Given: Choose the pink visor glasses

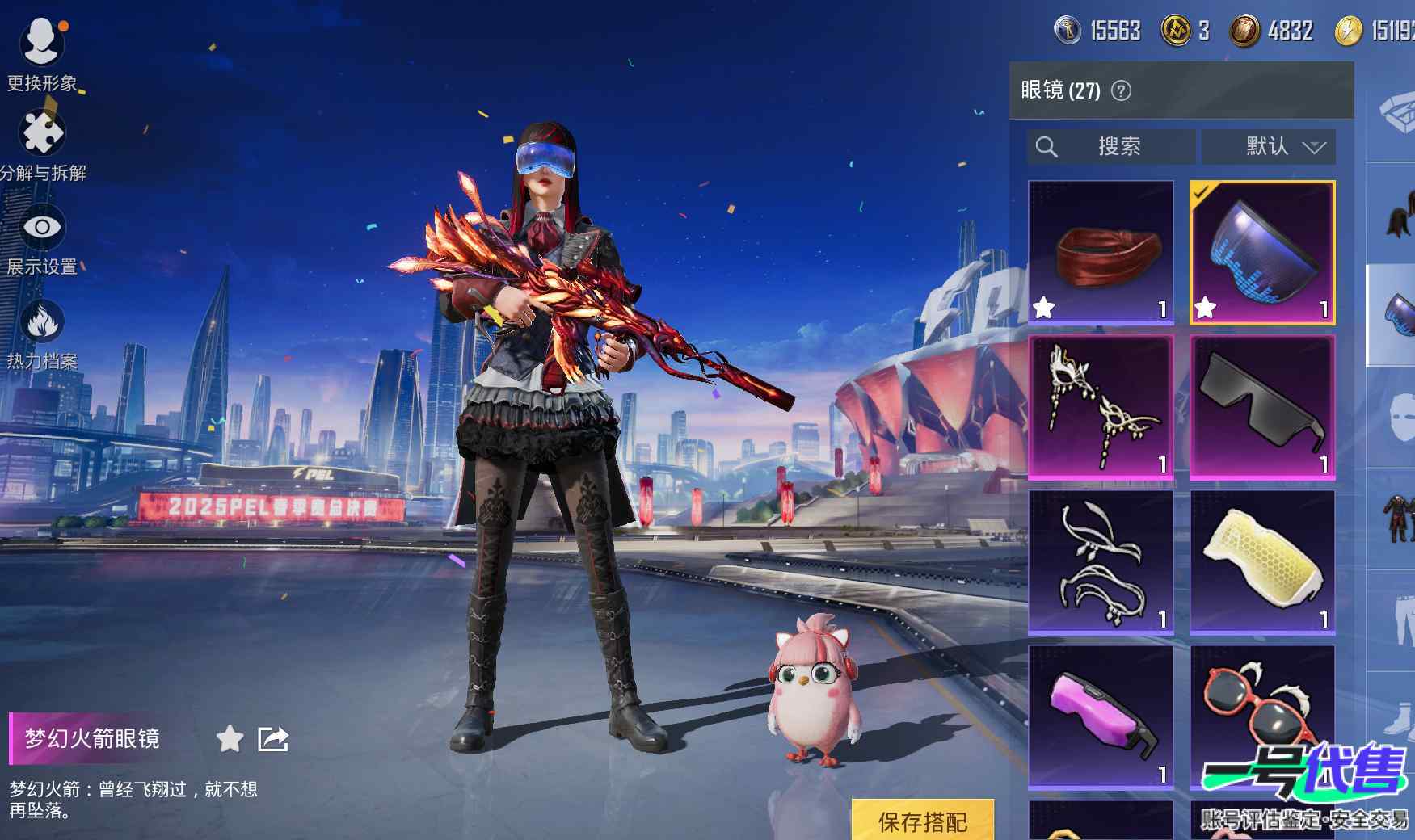Looking at the screenshot, I should click(1101, 717).
